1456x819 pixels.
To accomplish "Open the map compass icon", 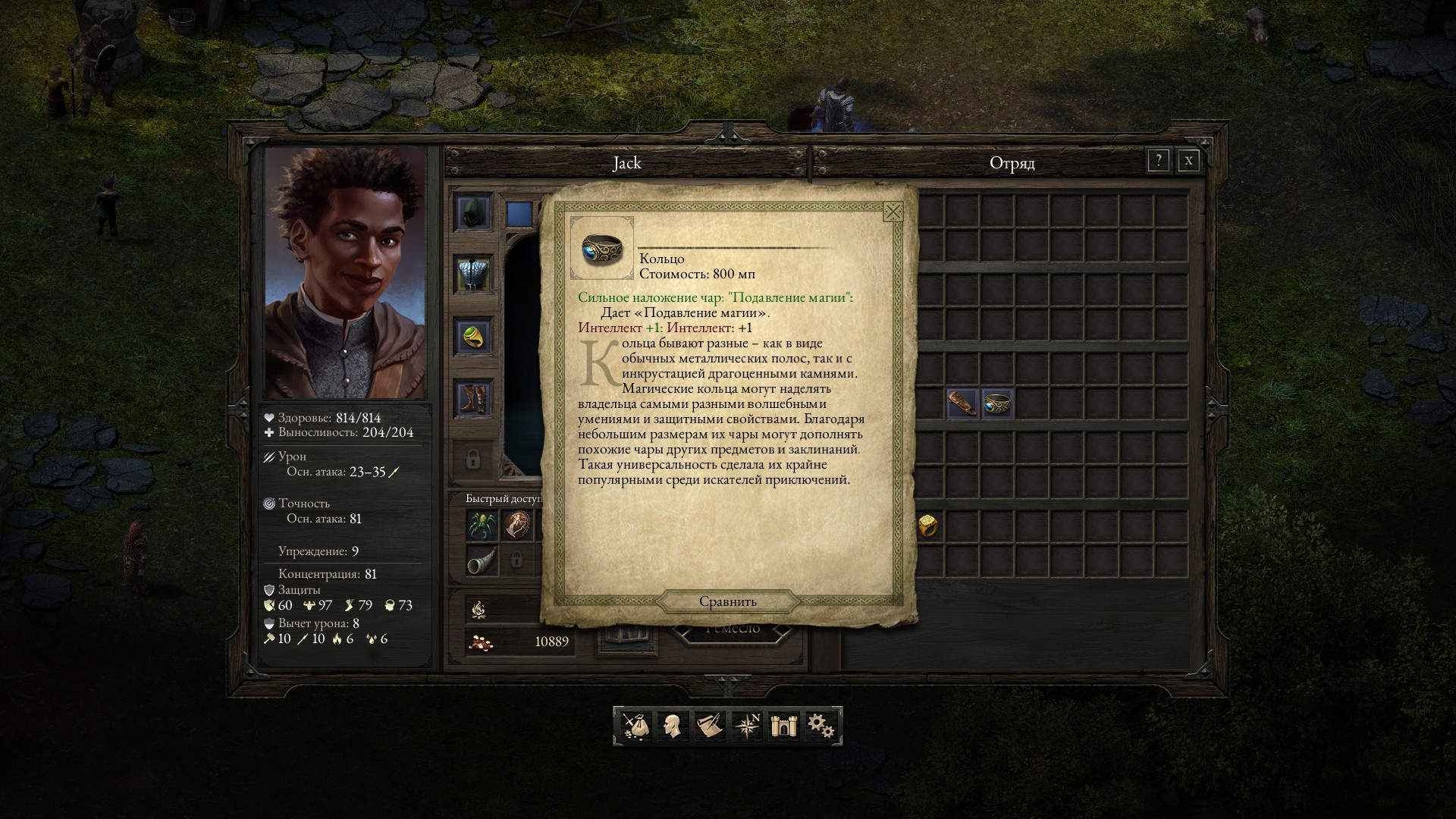I will 748,726.
